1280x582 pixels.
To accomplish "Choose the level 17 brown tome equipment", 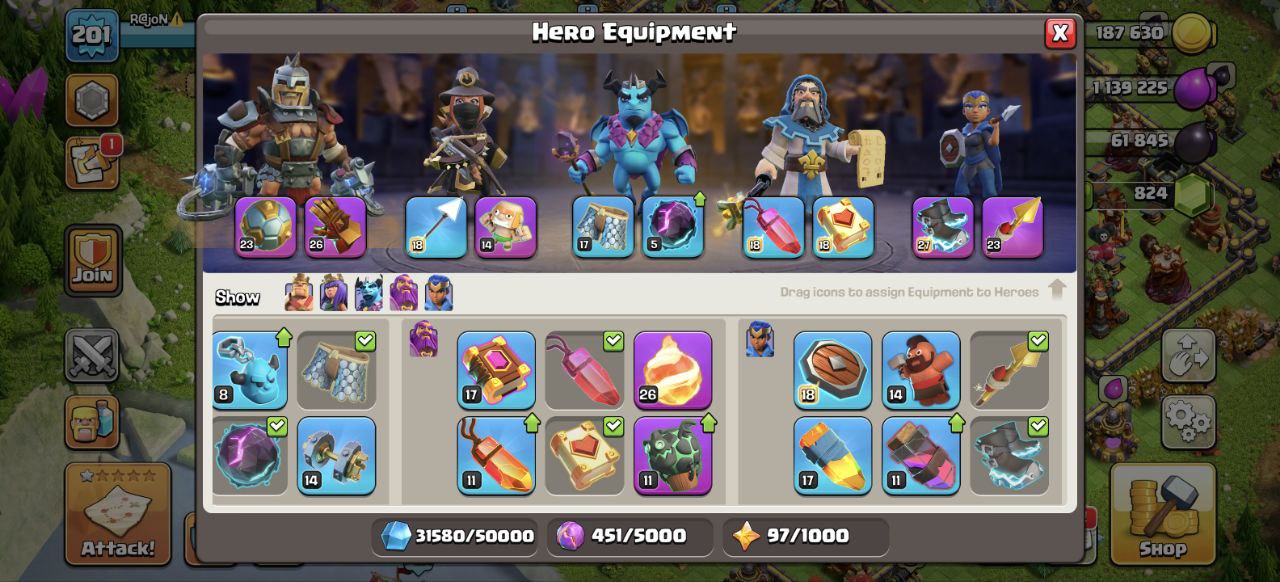I will (497, 370).
